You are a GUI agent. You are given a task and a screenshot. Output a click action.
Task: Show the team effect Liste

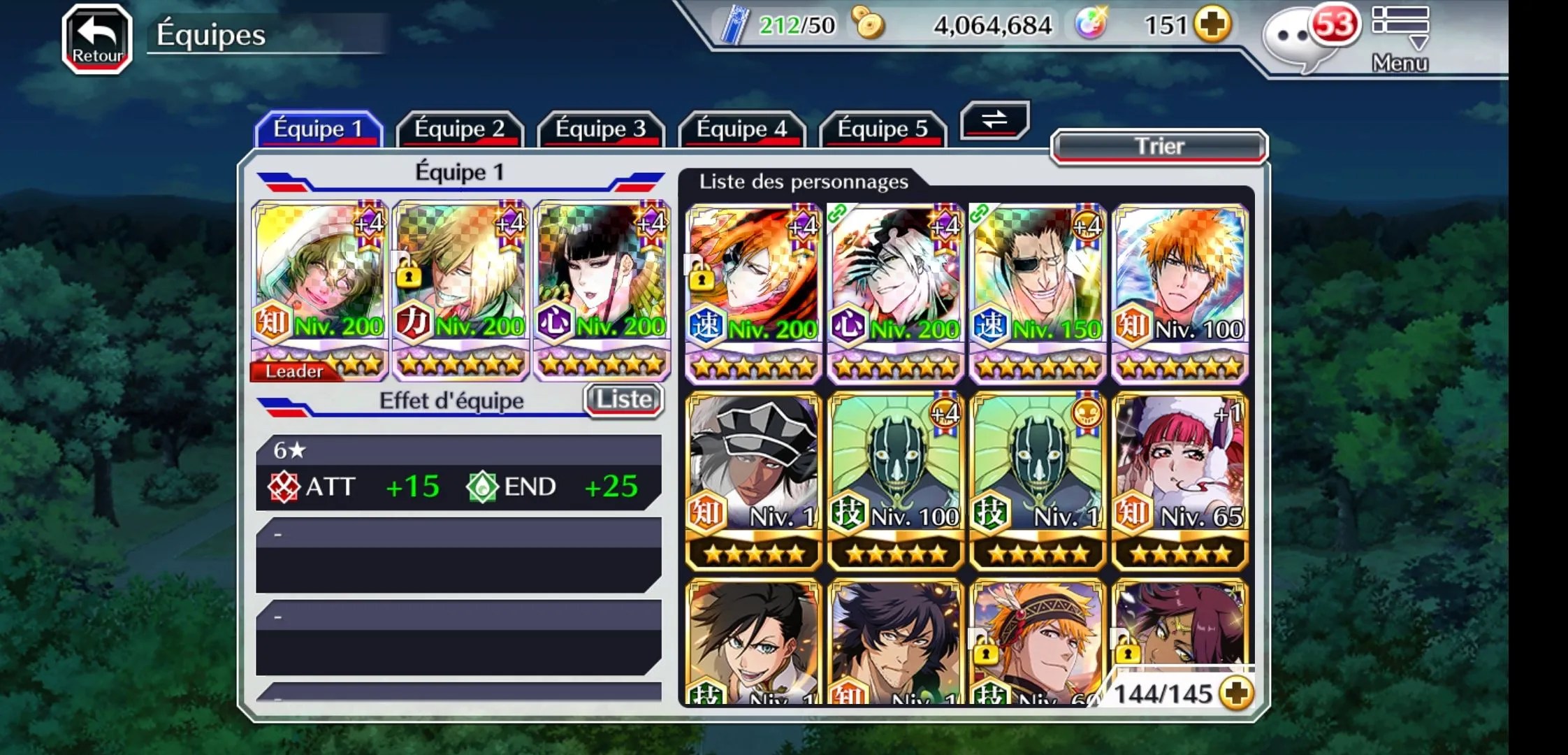[x=623, y=400]
